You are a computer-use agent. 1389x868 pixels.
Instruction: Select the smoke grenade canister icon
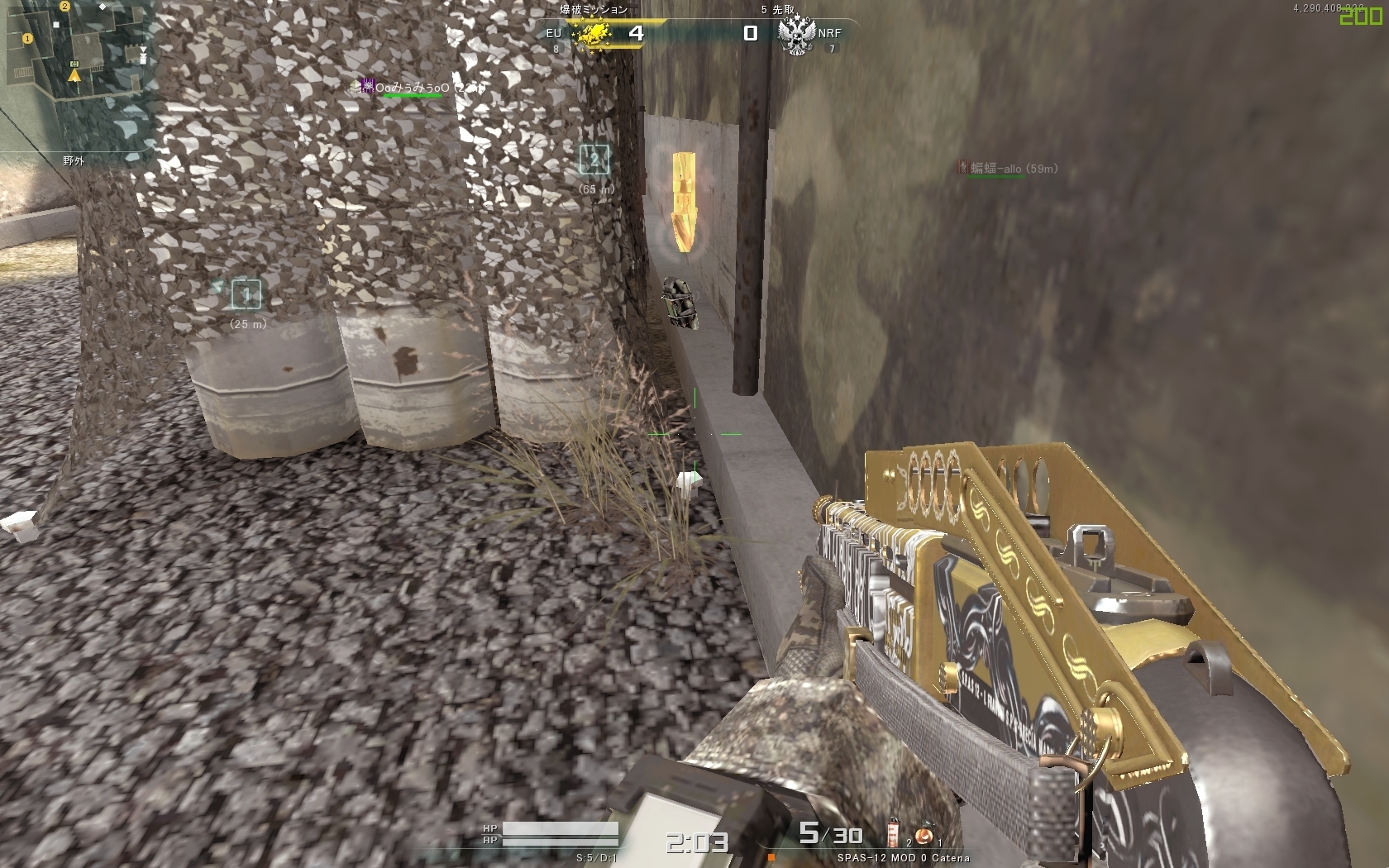click(x=894, y=833)
